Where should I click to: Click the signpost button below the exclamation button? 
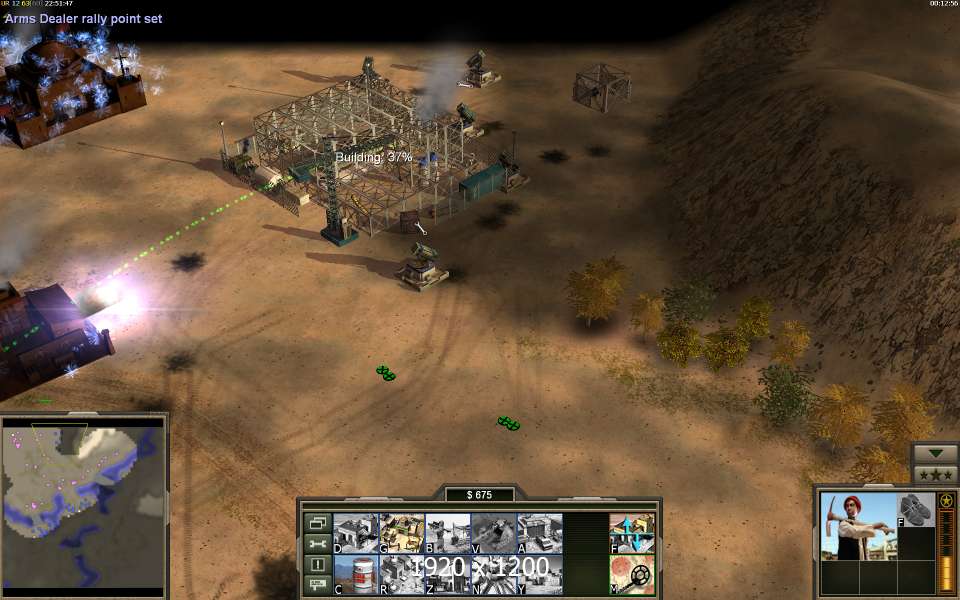coord(317,584)
